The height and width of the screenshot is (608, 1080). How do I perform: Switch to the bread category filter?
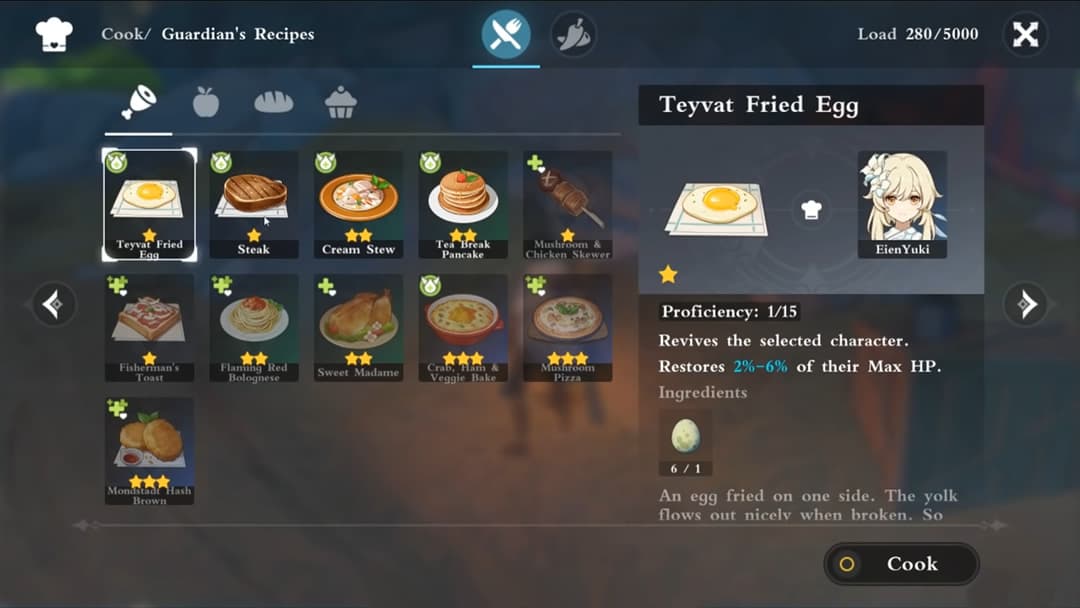point(274,102)
